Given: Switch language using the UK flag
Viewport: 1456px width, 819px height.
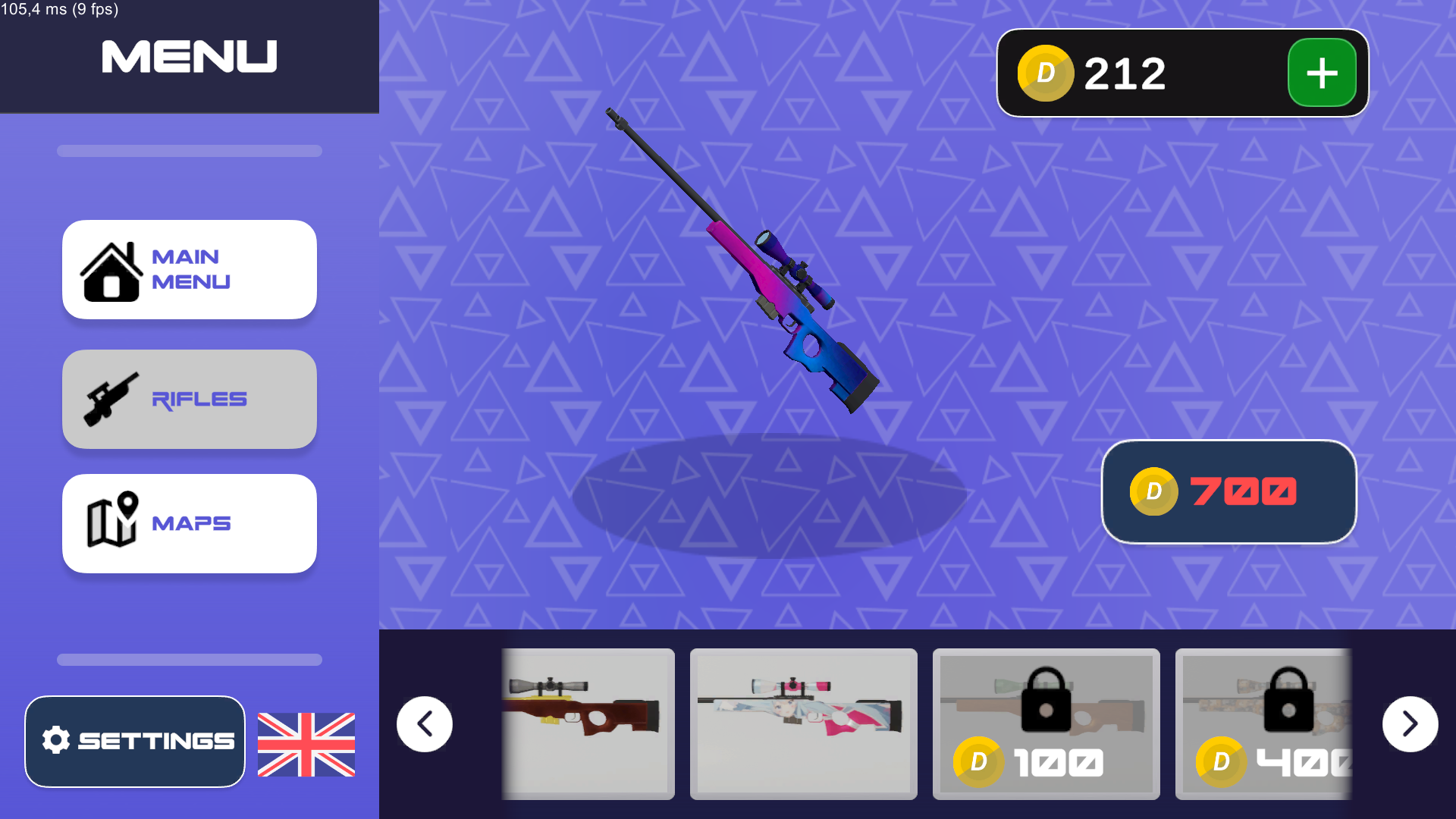Looking at the screenshot, I should [x=306, y=745].
